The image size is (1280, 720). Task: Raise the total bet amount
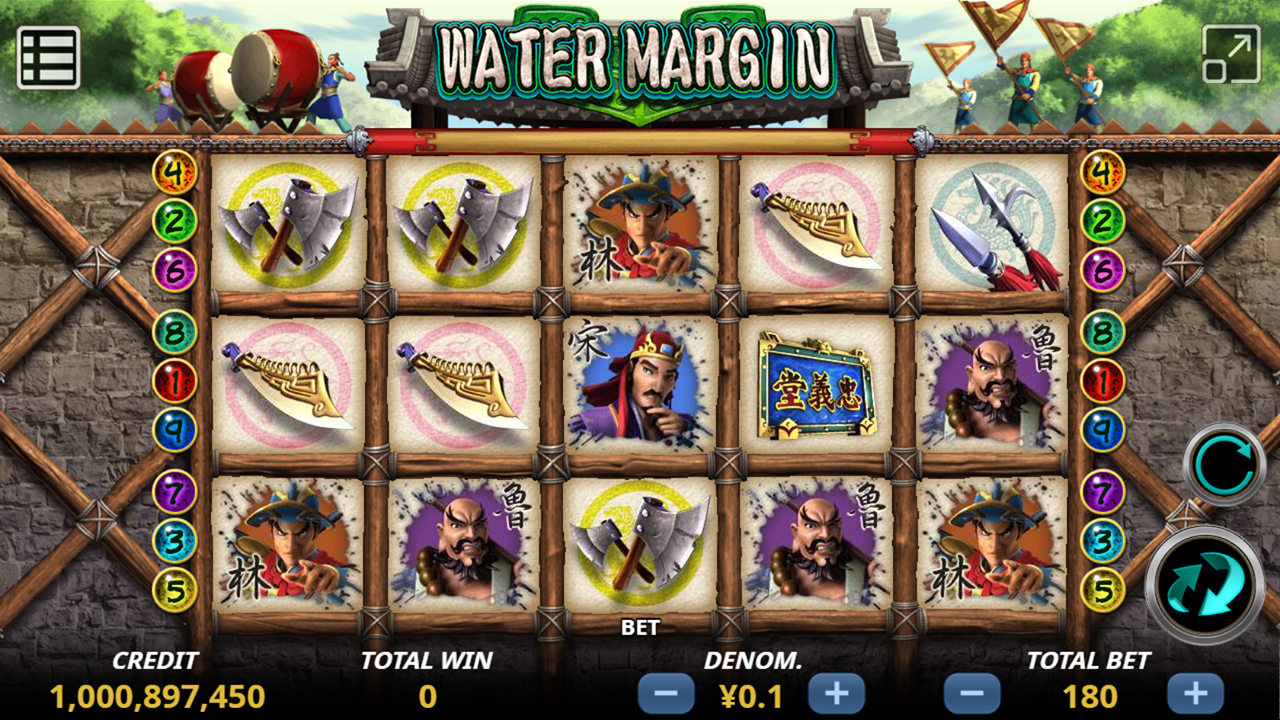point(1195,693)
